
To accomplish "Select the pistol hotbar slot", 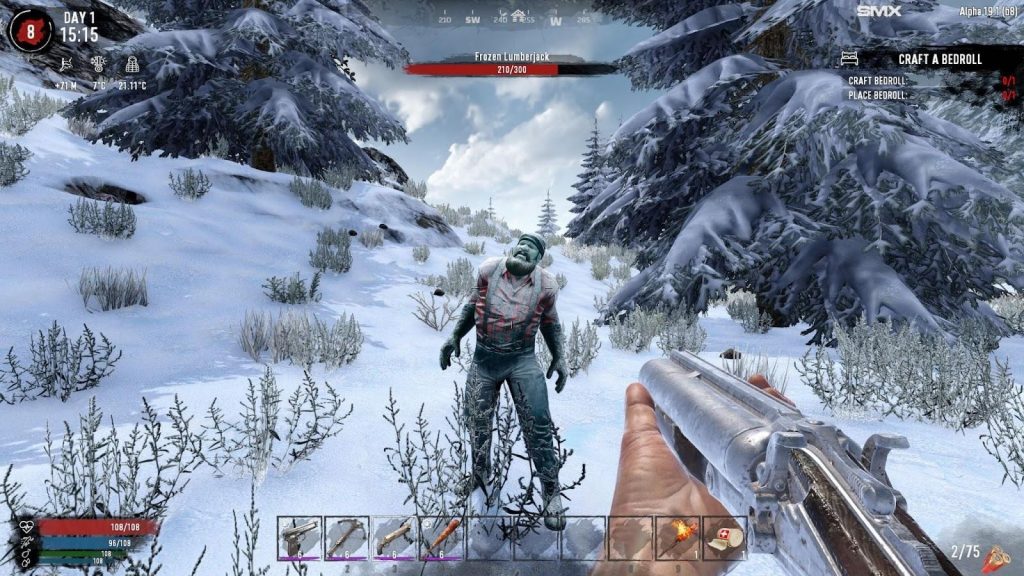I will click(299, 538).
